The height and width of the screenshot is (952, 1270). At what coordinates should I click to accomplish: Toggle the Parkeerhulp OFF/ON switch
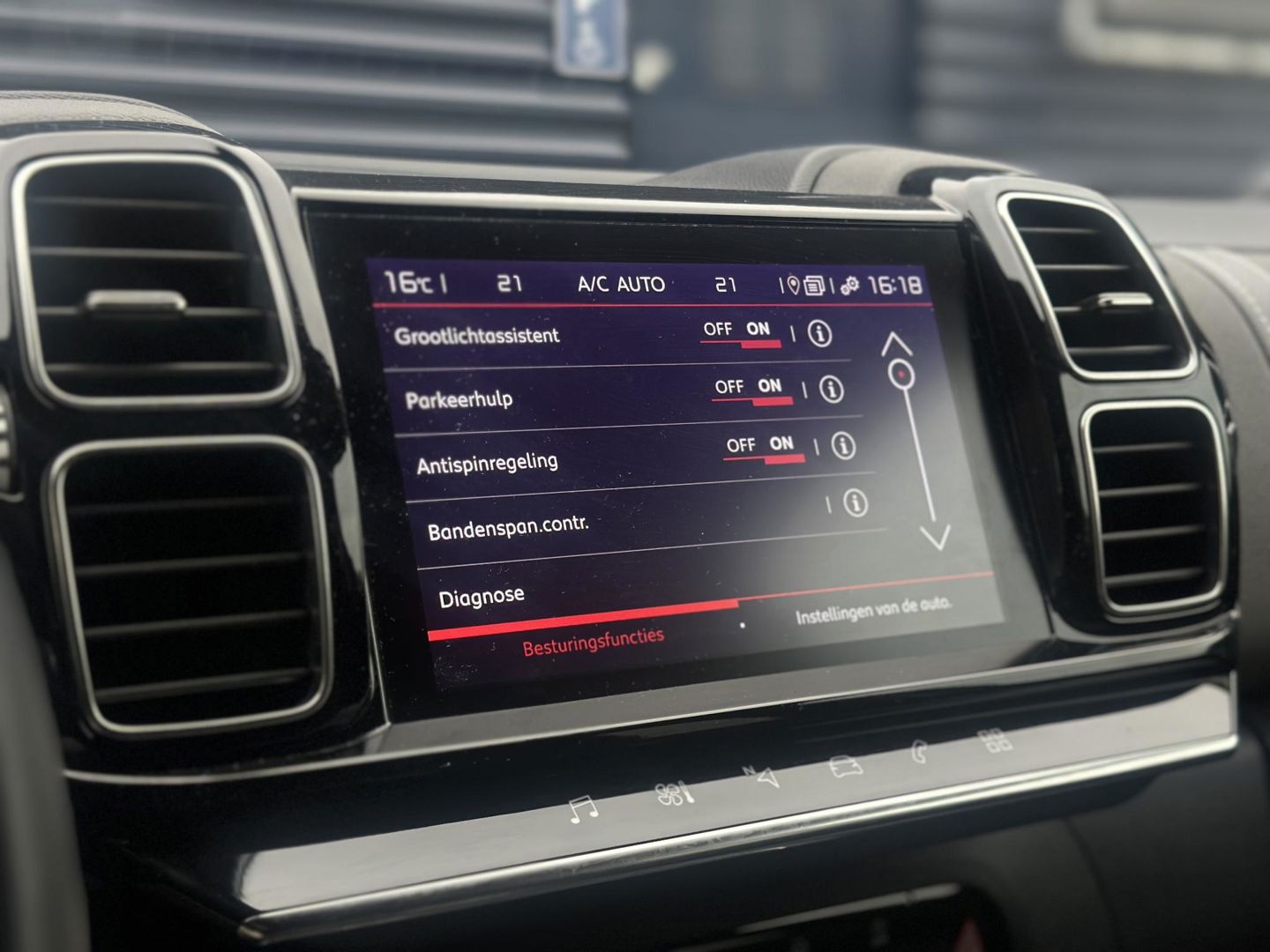(752, 389)
